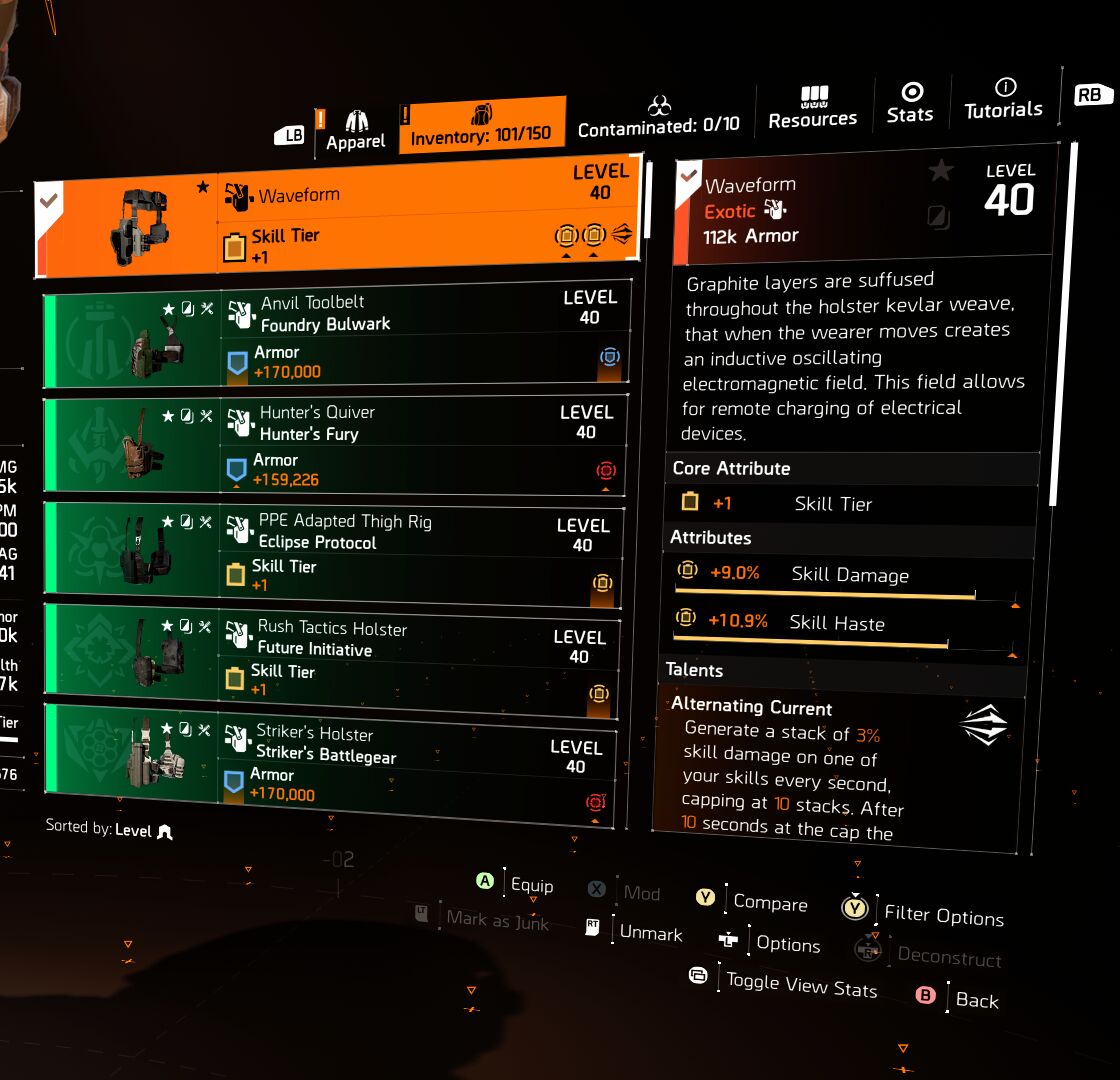Favorite Waveform using the star icon
The height and width of the screenshot is (1080, 1120).
(940, 171)
